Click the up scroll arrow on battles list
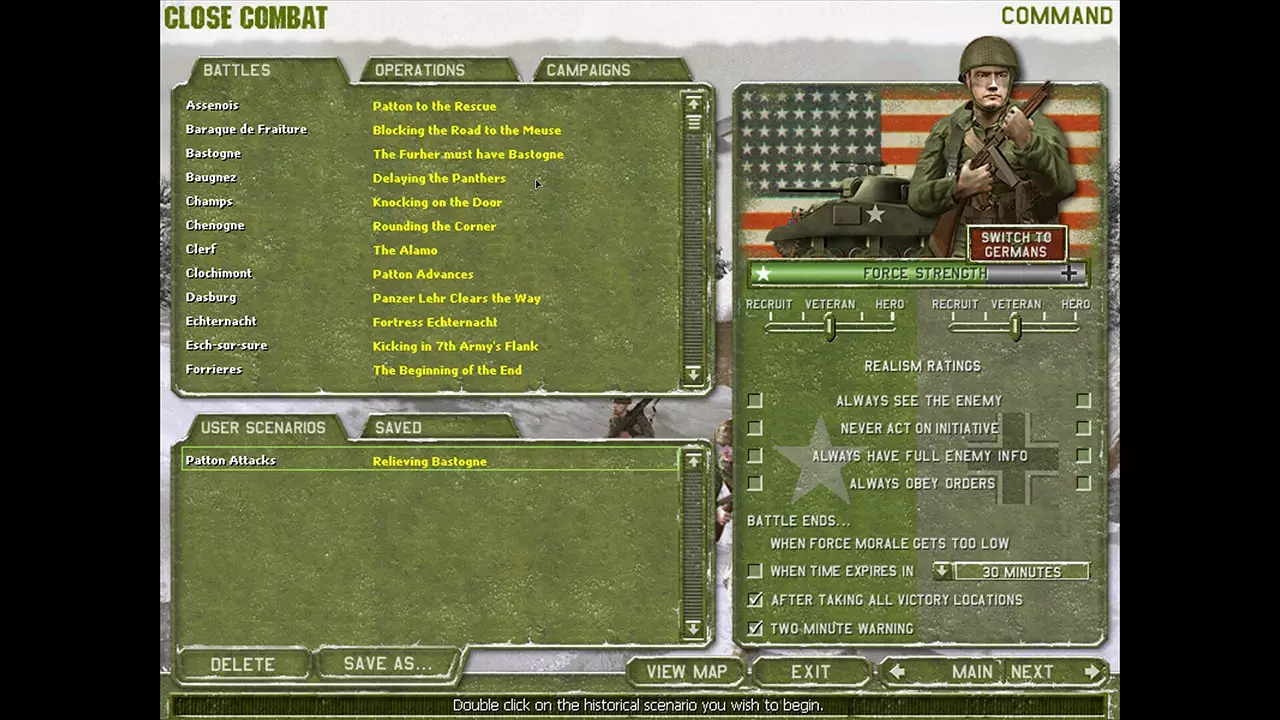The width and height of the screenshot is (1280, 720). tap(693, 103)
